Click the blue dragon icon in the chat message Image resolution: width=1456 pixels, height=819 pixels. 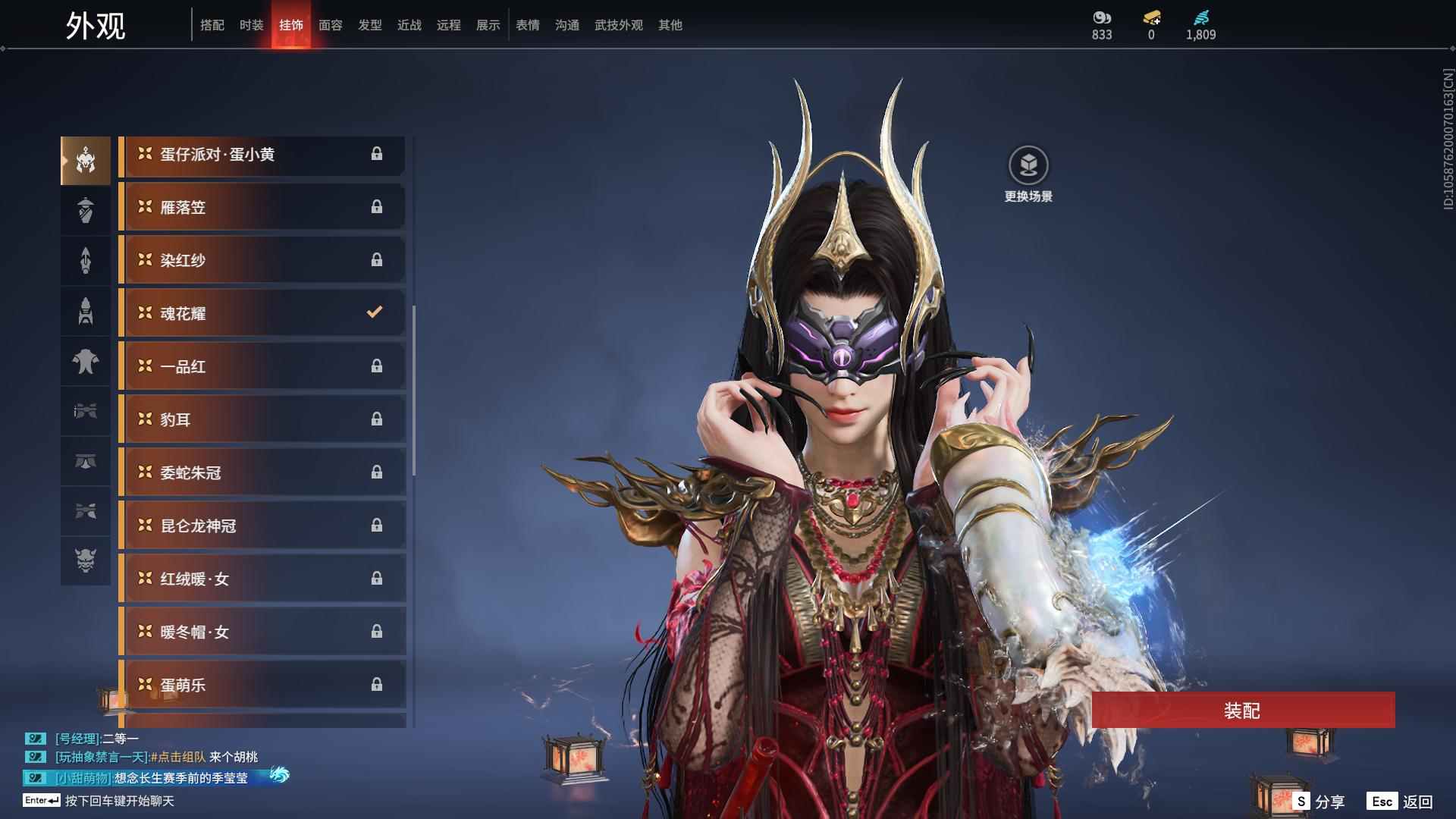coord(281,777)
